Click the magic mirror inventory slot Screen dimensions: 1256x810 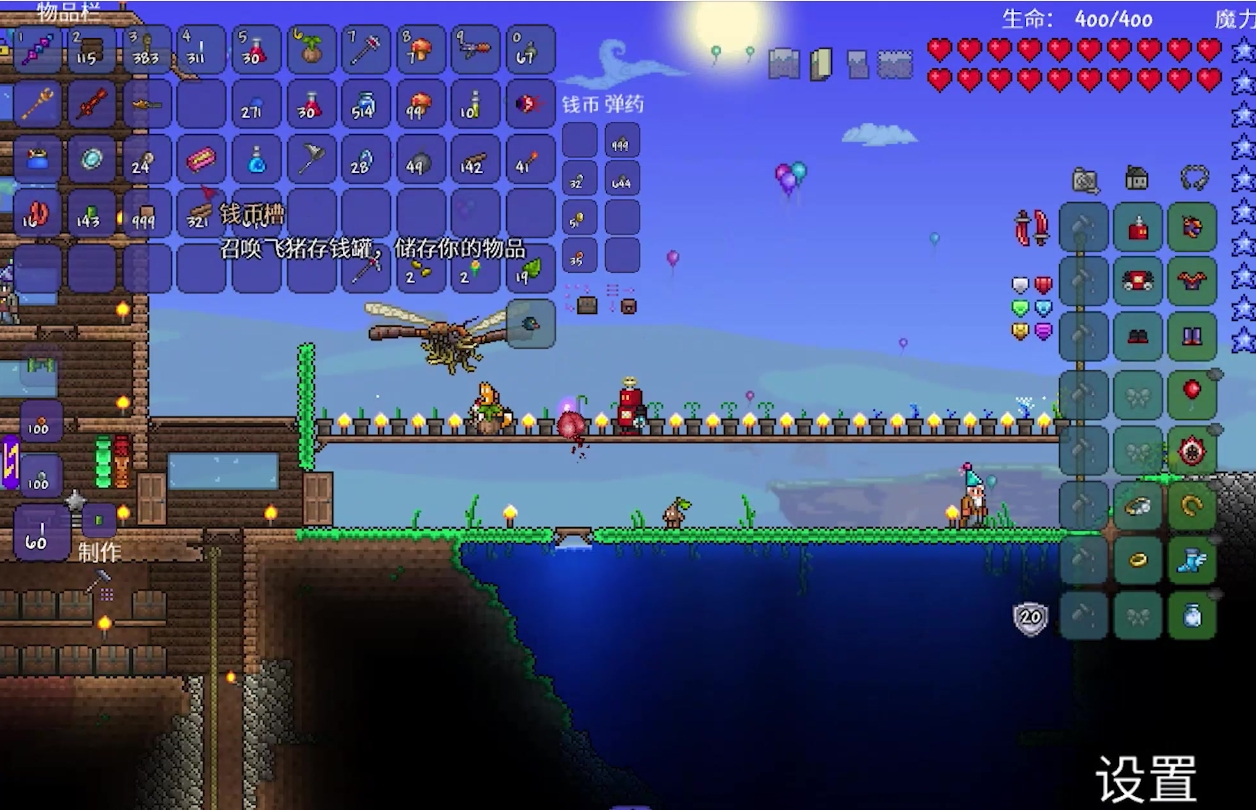(92, 159)
